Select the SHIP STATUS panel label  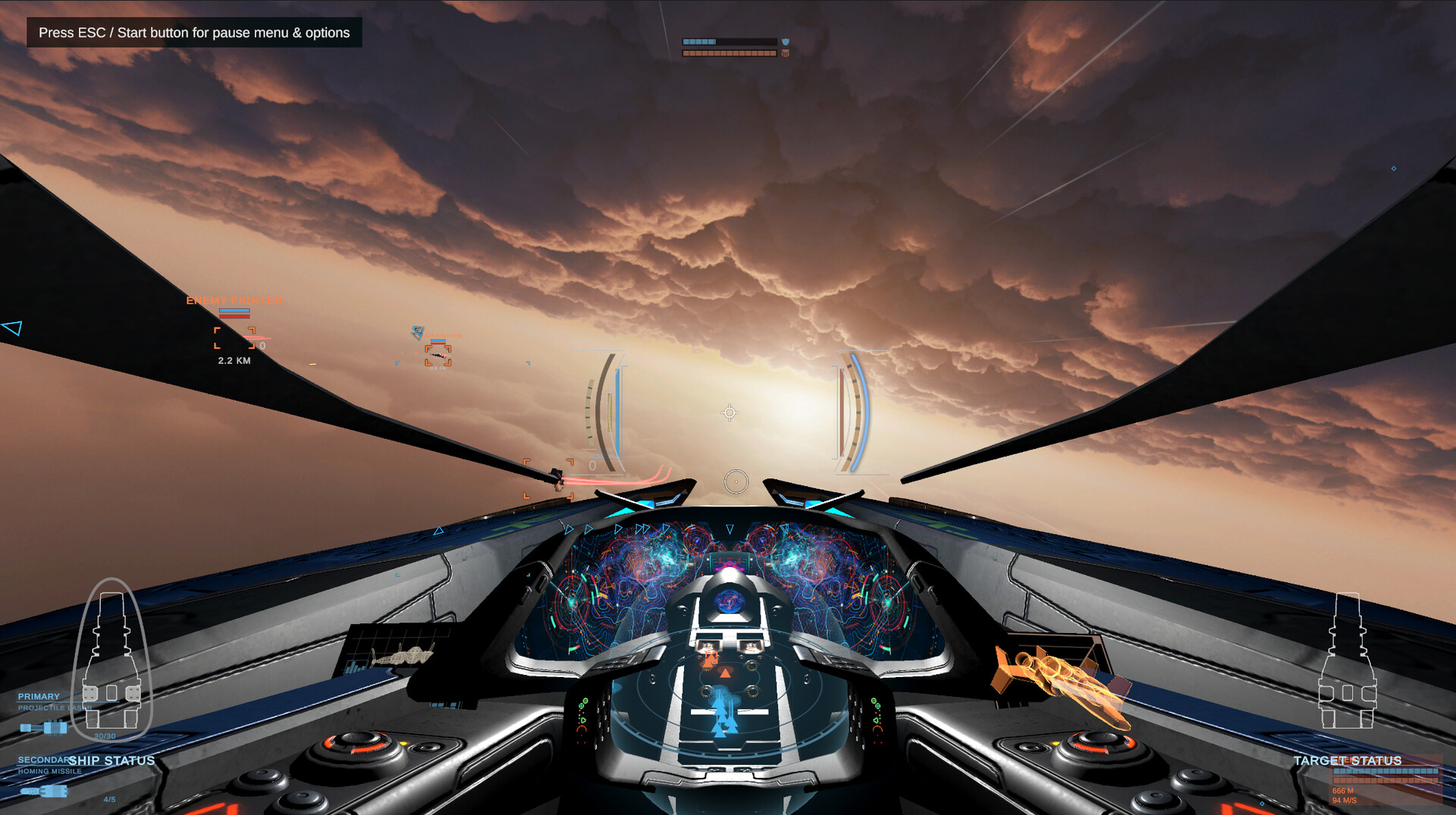click(112, 760)
